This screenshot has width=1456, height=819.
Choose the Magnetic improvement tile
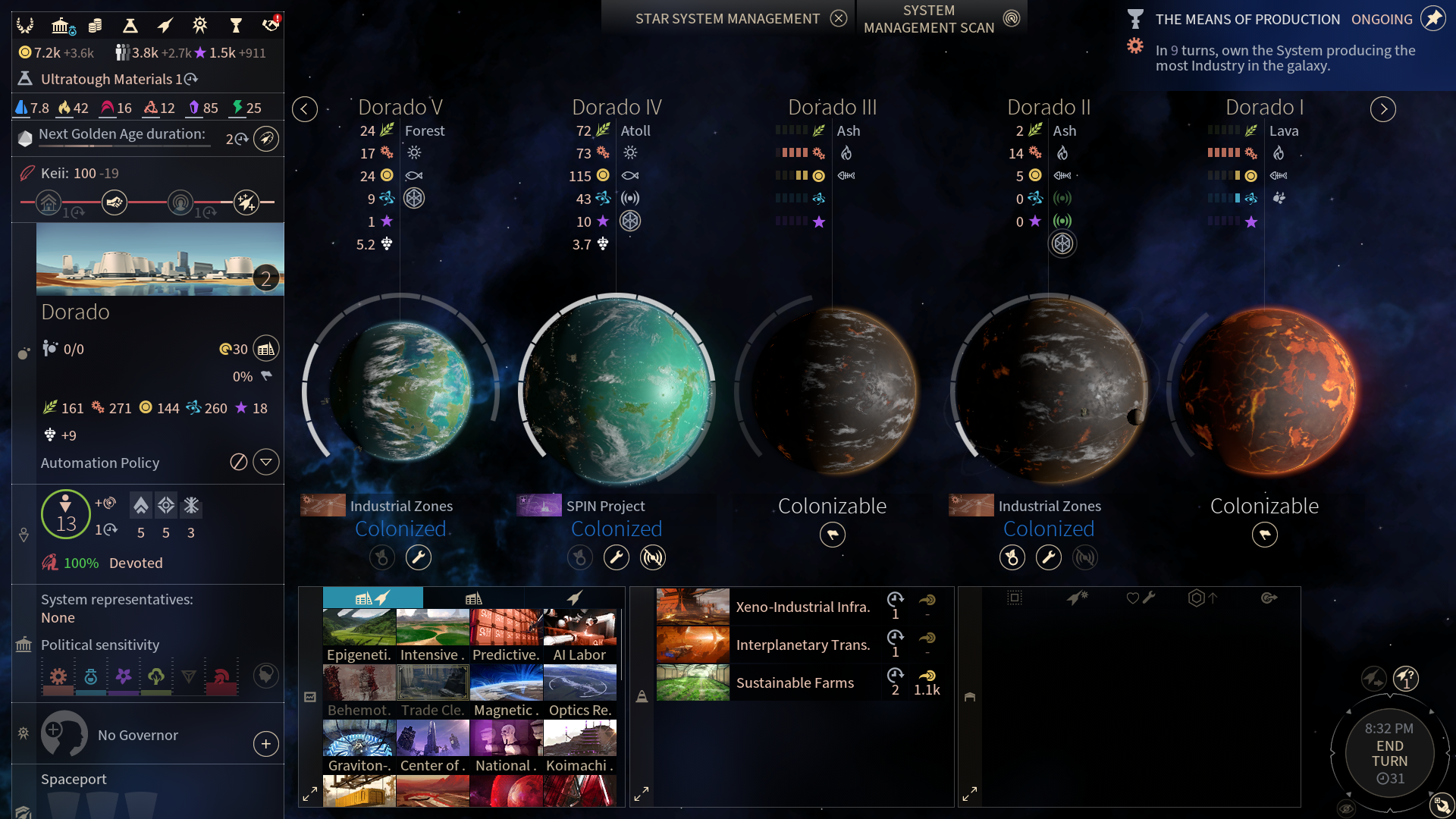pyautogui.click(x=506, y=691)
